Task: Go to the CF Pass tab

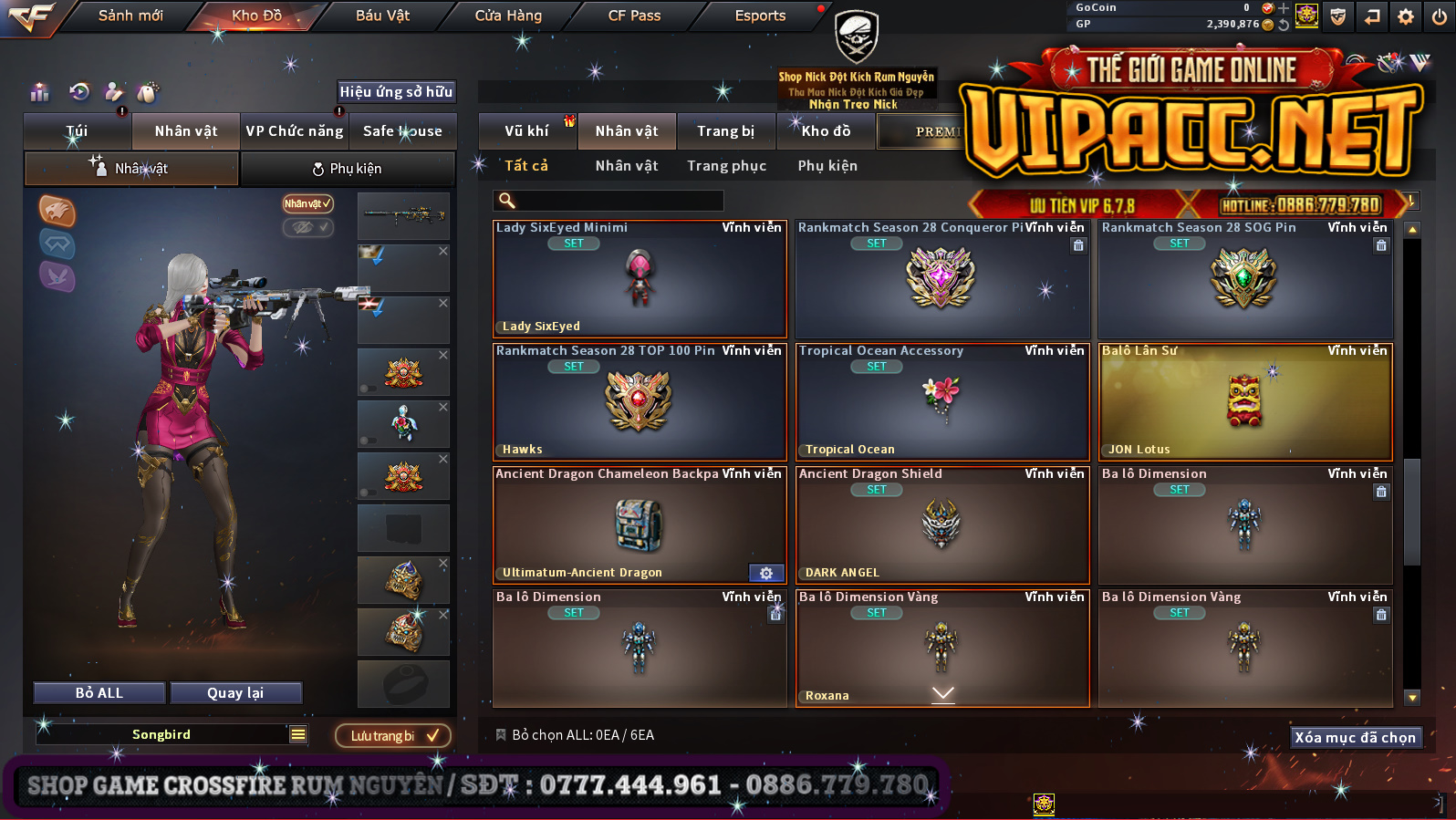Action: [x=634, y=16]
